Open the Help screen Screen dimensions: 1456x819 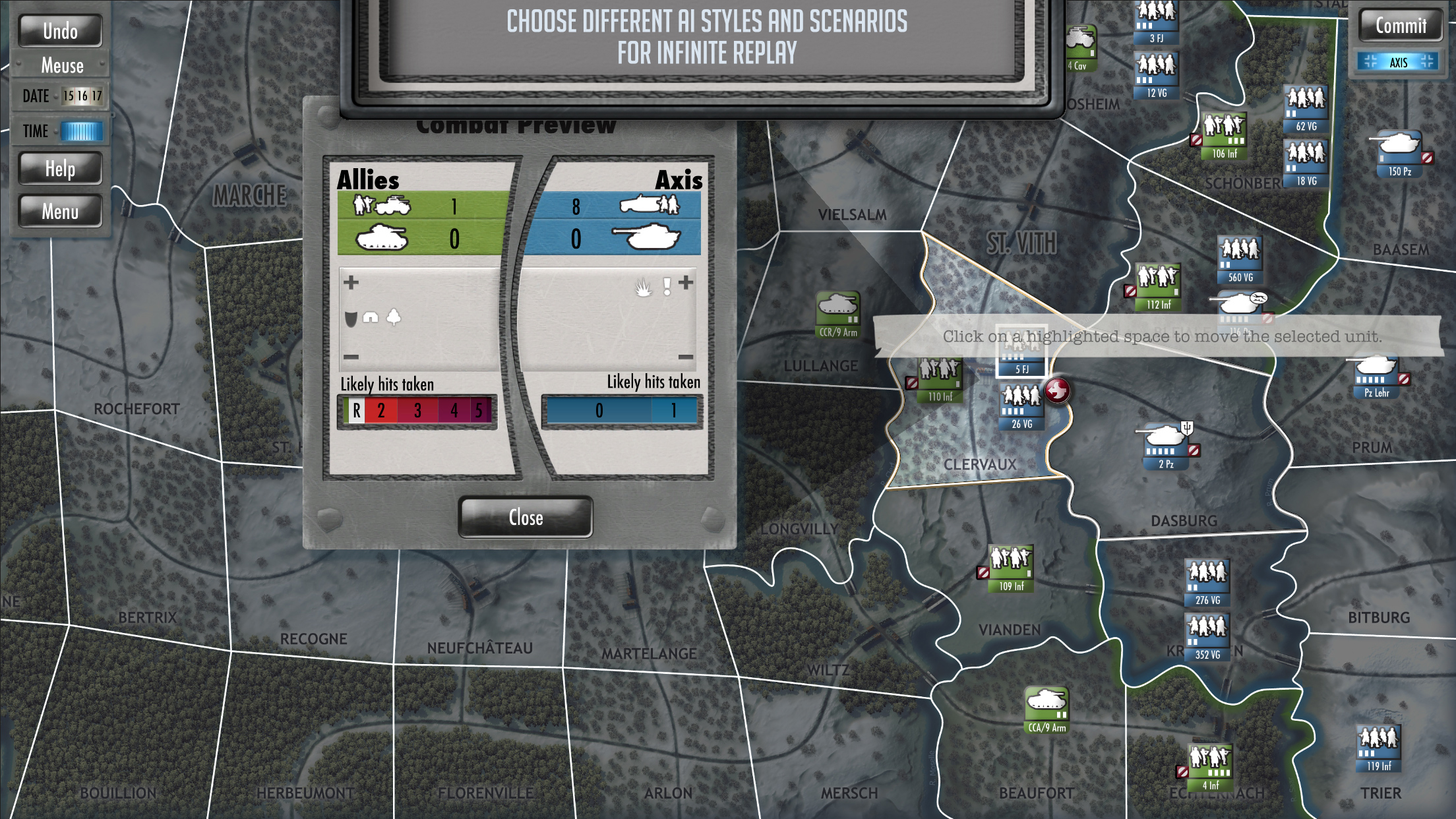pos(60,169)
